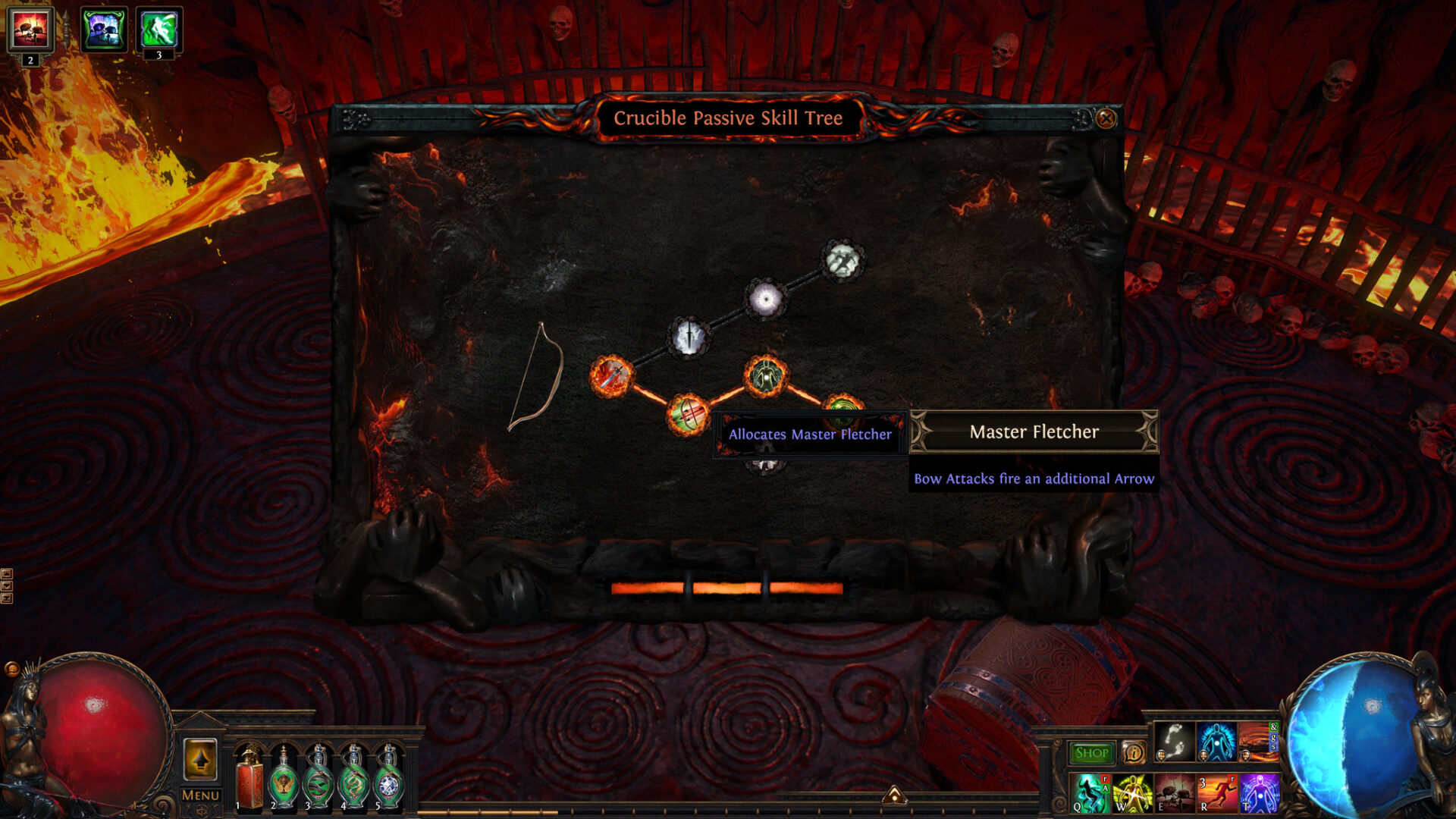The width and height of the screenshot is (1456, 819).
Task: Click the upward chevron above the Menu button
Action: click(x=201, y=758)
